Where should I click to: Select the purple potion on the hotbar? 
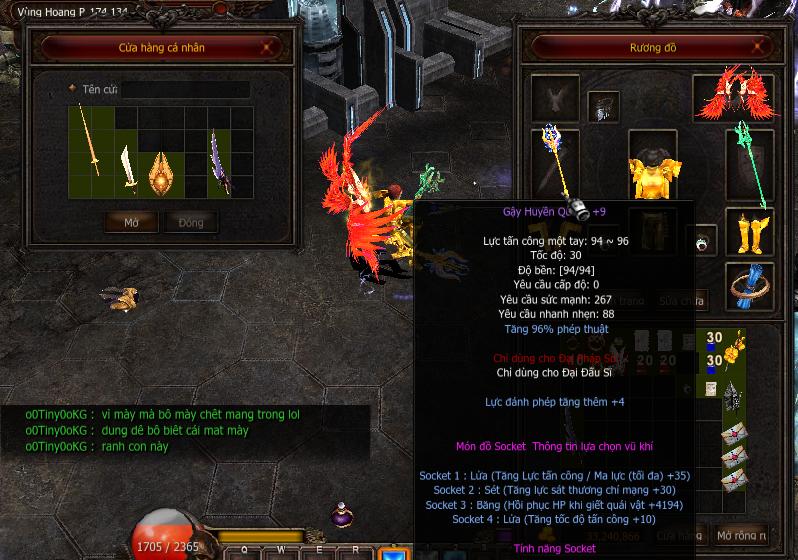click(x=341, y=517)
